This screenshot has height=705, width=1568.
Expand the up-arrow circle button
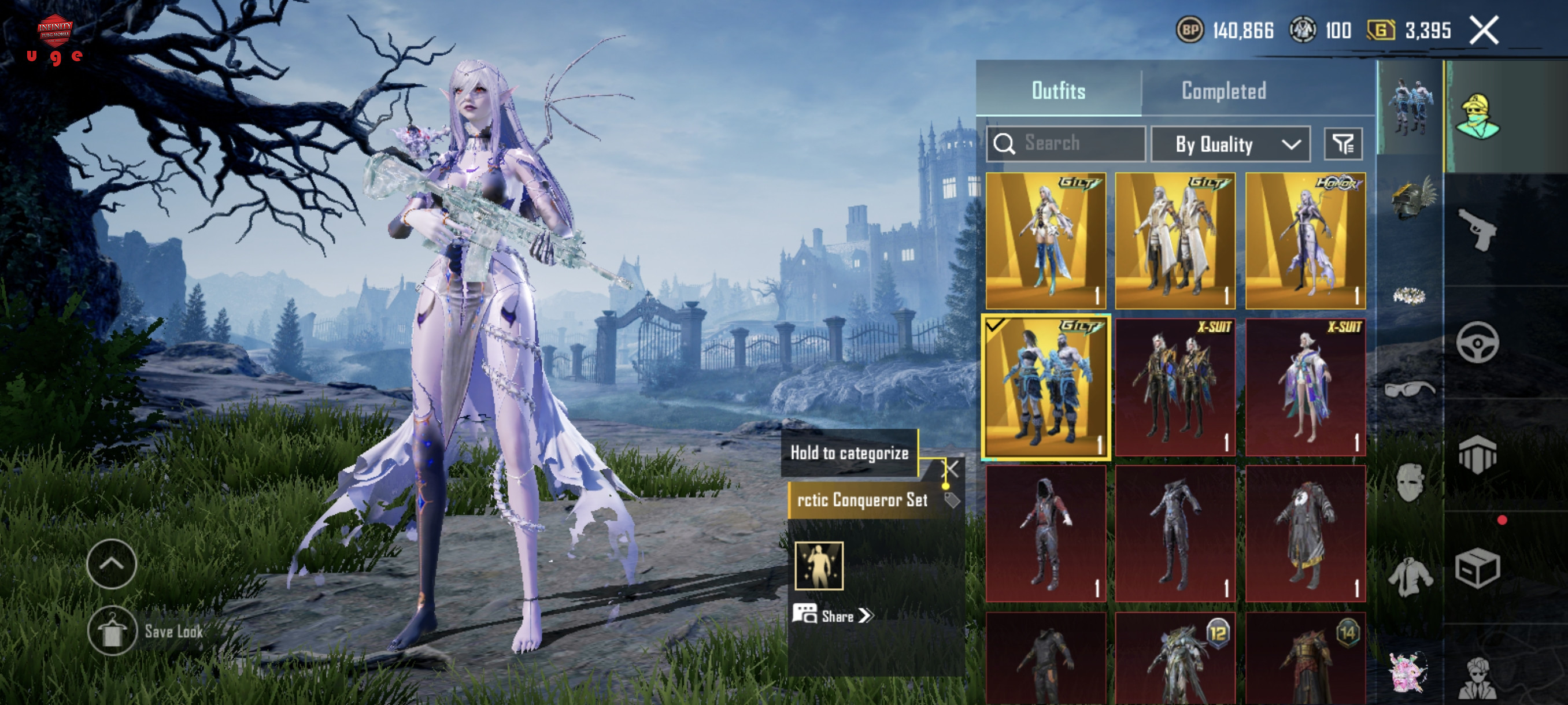click(112, 564)
